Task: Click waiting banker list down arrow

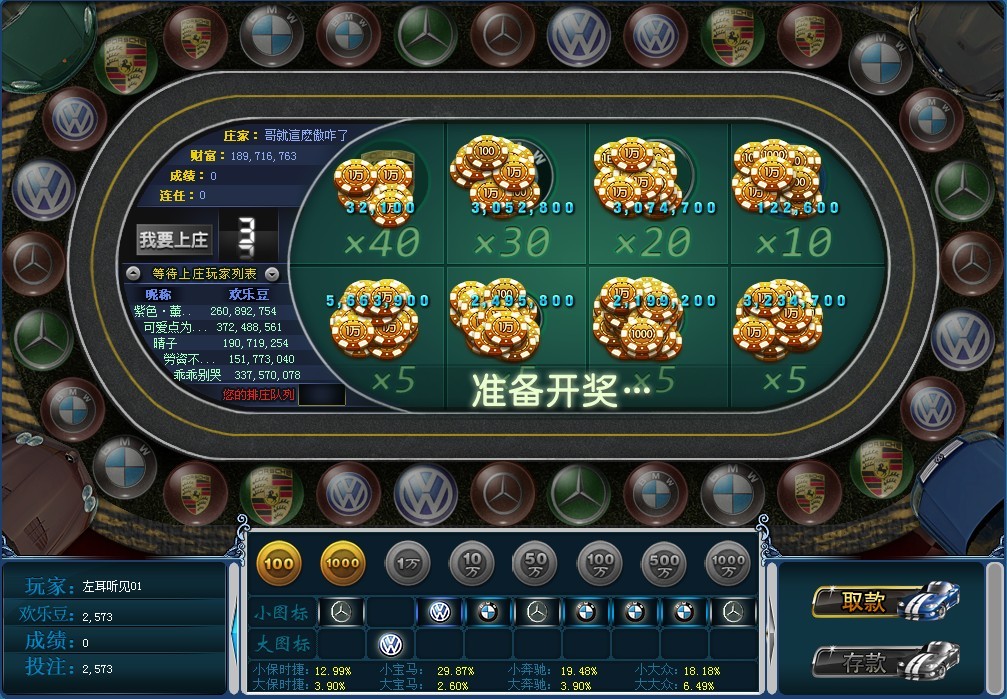Action: pos(271,273)
